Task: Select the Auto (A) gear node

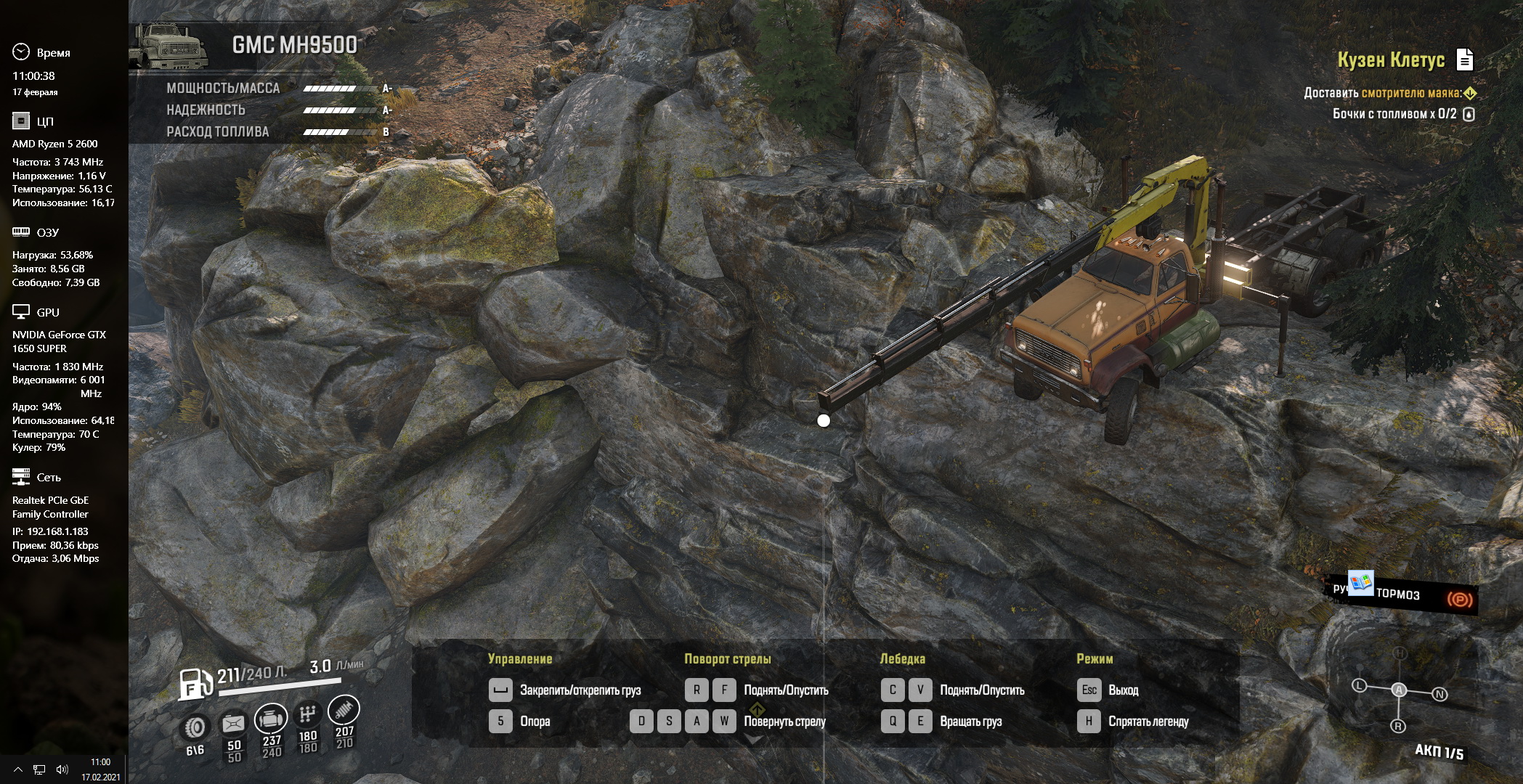Action: (x=1399, y=690)
